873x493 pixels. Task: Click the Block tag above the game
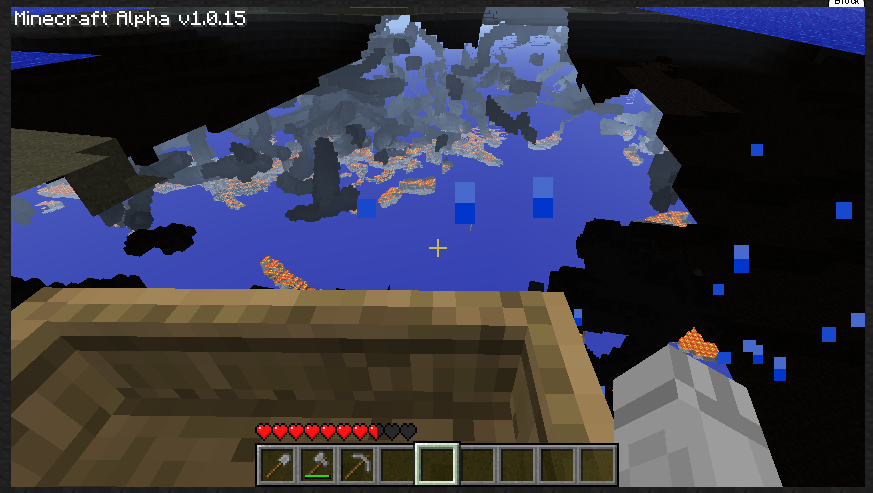[x=846, y=3]
